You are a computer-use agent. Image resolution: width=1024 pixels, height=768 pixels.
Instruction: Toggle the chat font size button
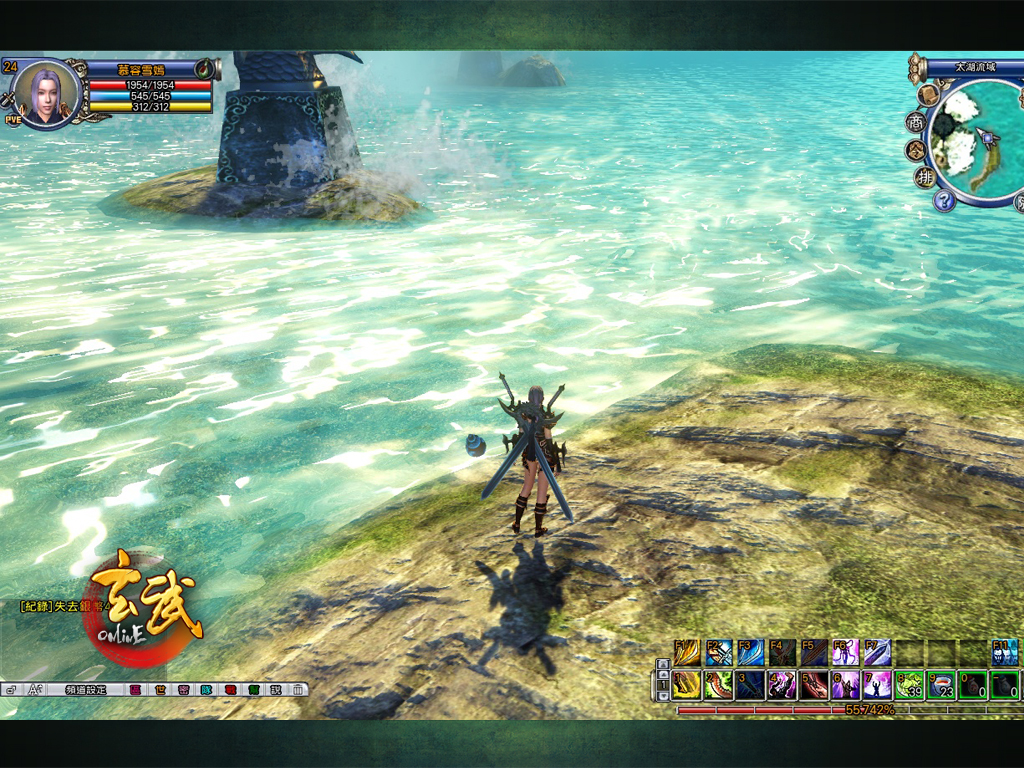tap(36, 689)
